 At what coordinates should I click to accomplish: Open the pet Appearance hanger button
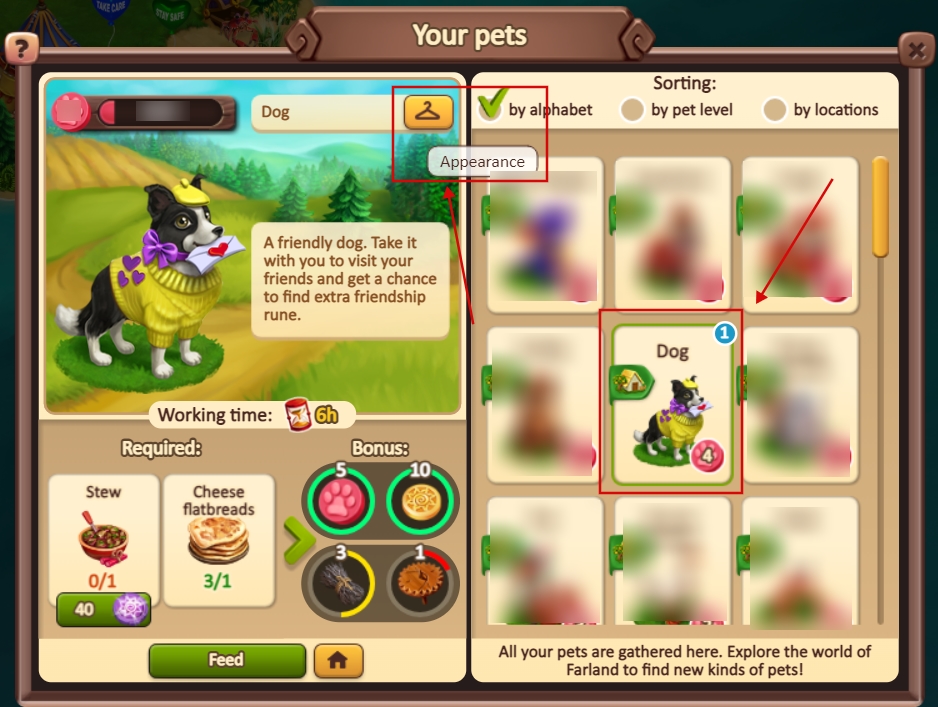click(x=428, y=111)
